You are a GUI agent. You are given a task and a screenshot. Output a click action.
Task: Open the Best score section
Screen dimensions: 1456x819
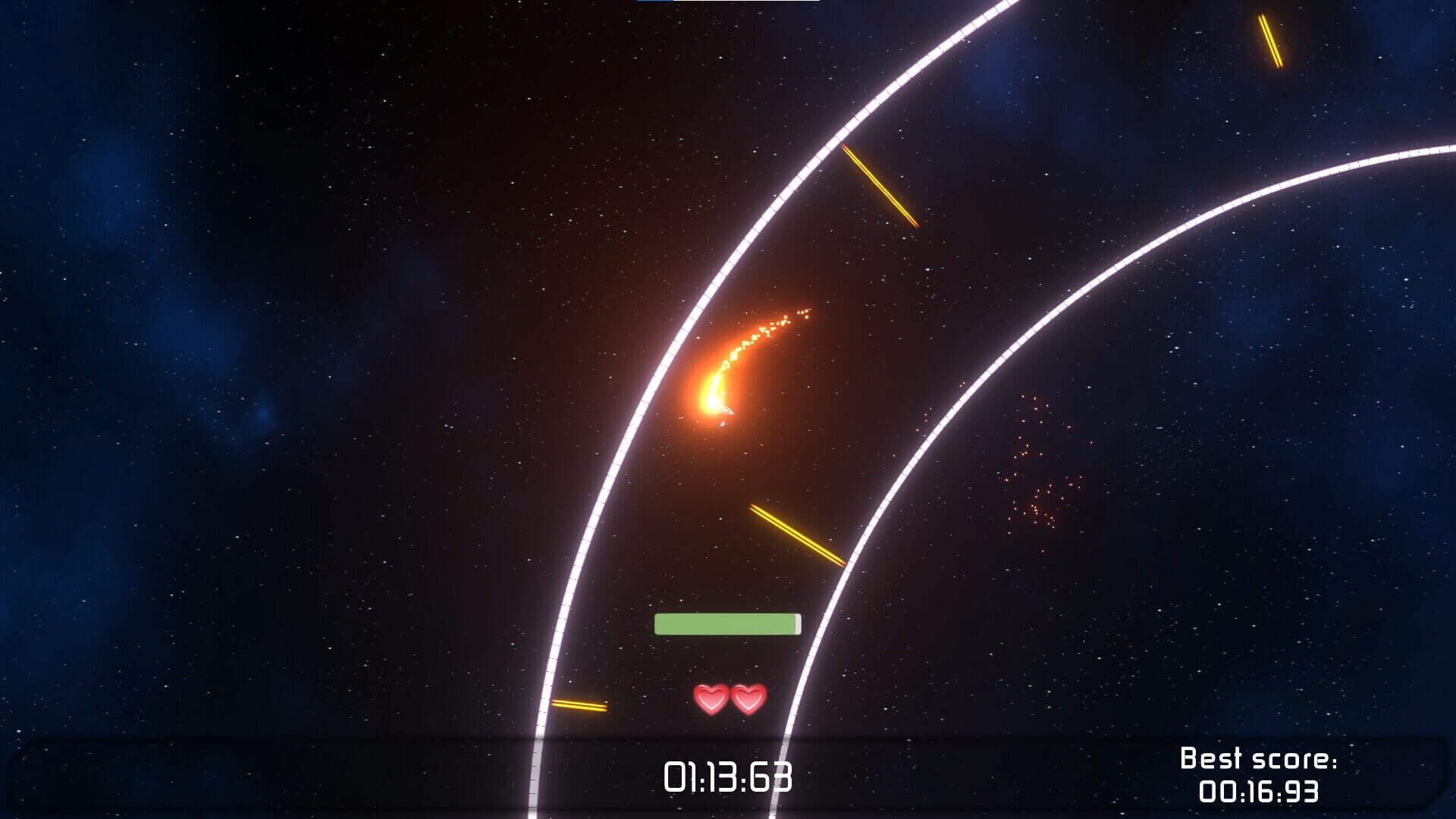[1259, 776]
